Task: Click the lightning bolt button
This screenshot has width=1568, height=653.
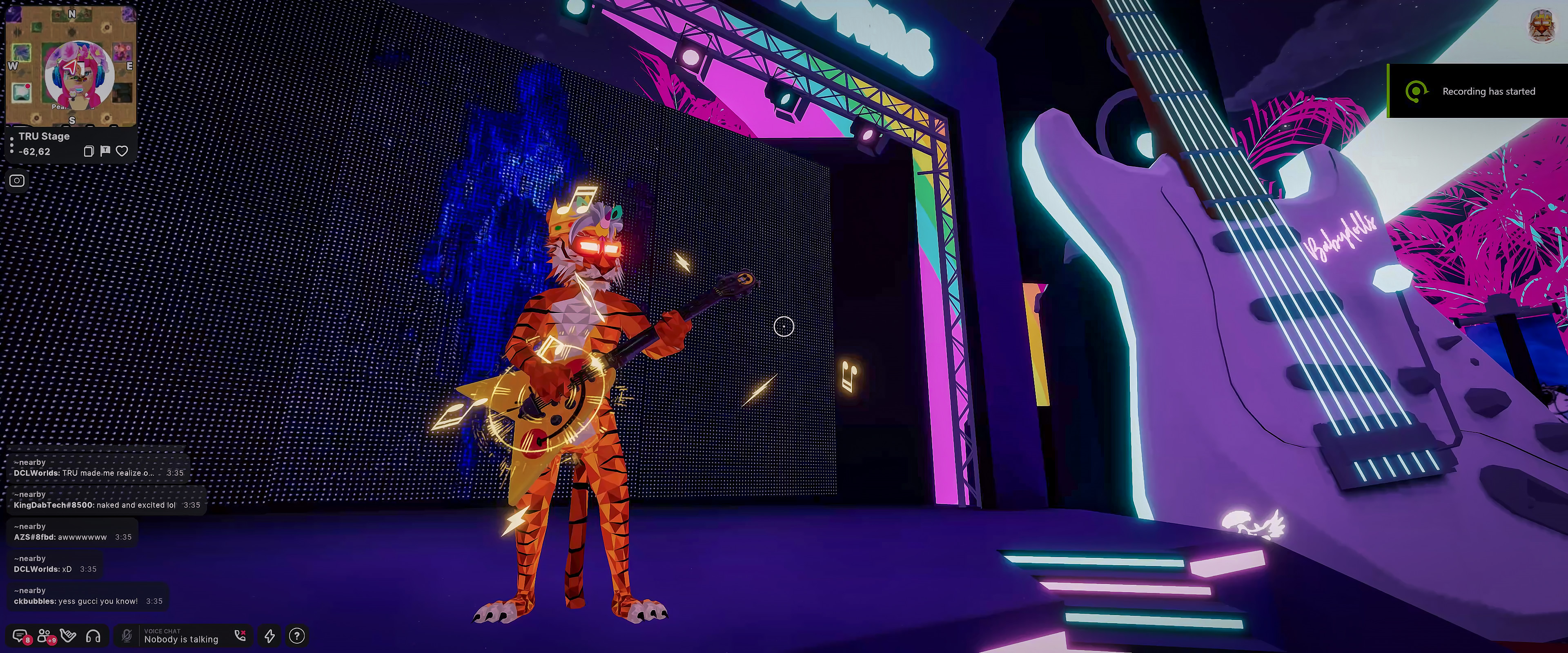Action: (269, 636)
